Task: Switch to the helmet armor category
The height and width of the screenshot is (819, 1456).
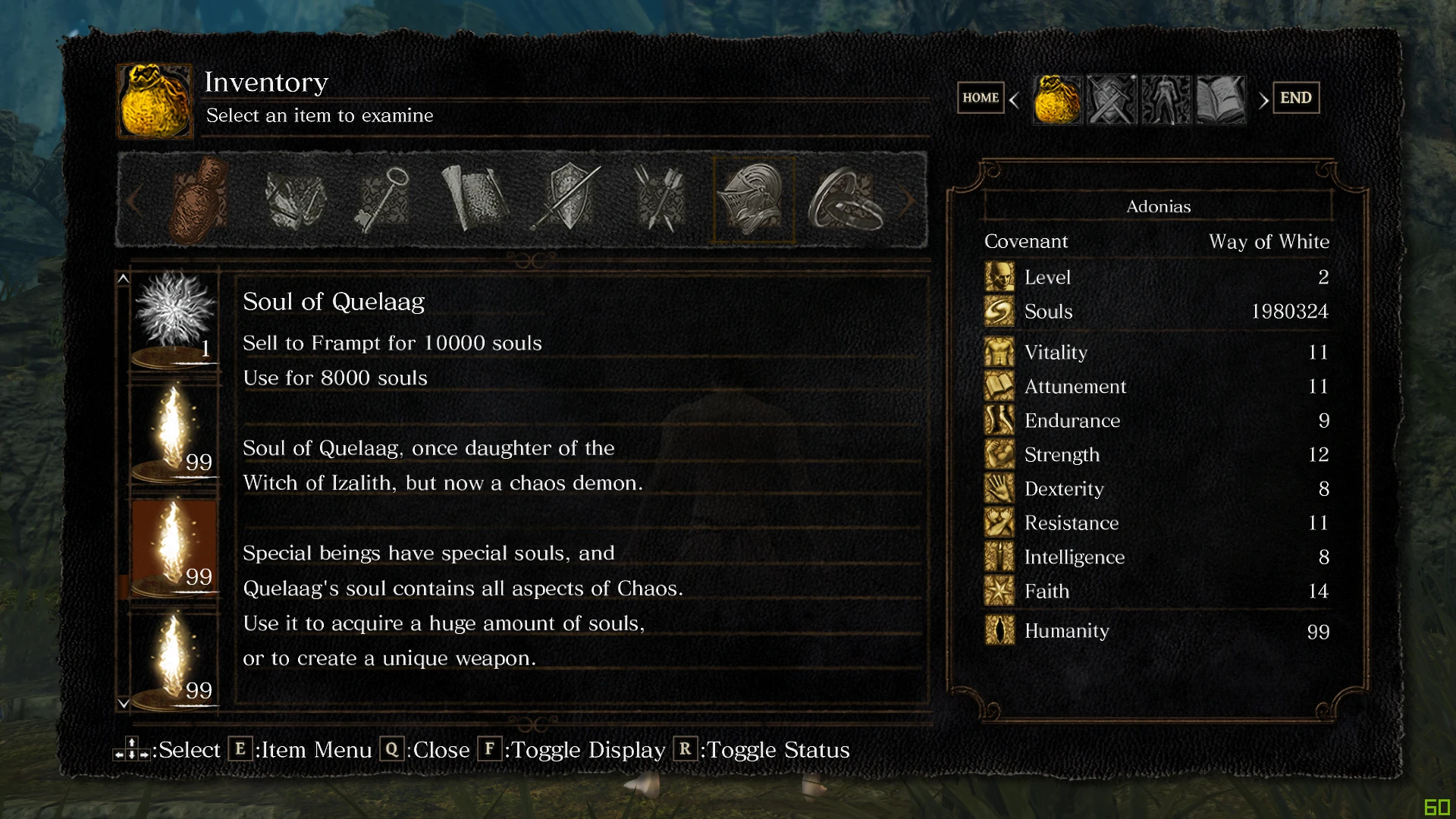Action: [x=754, y=200]
